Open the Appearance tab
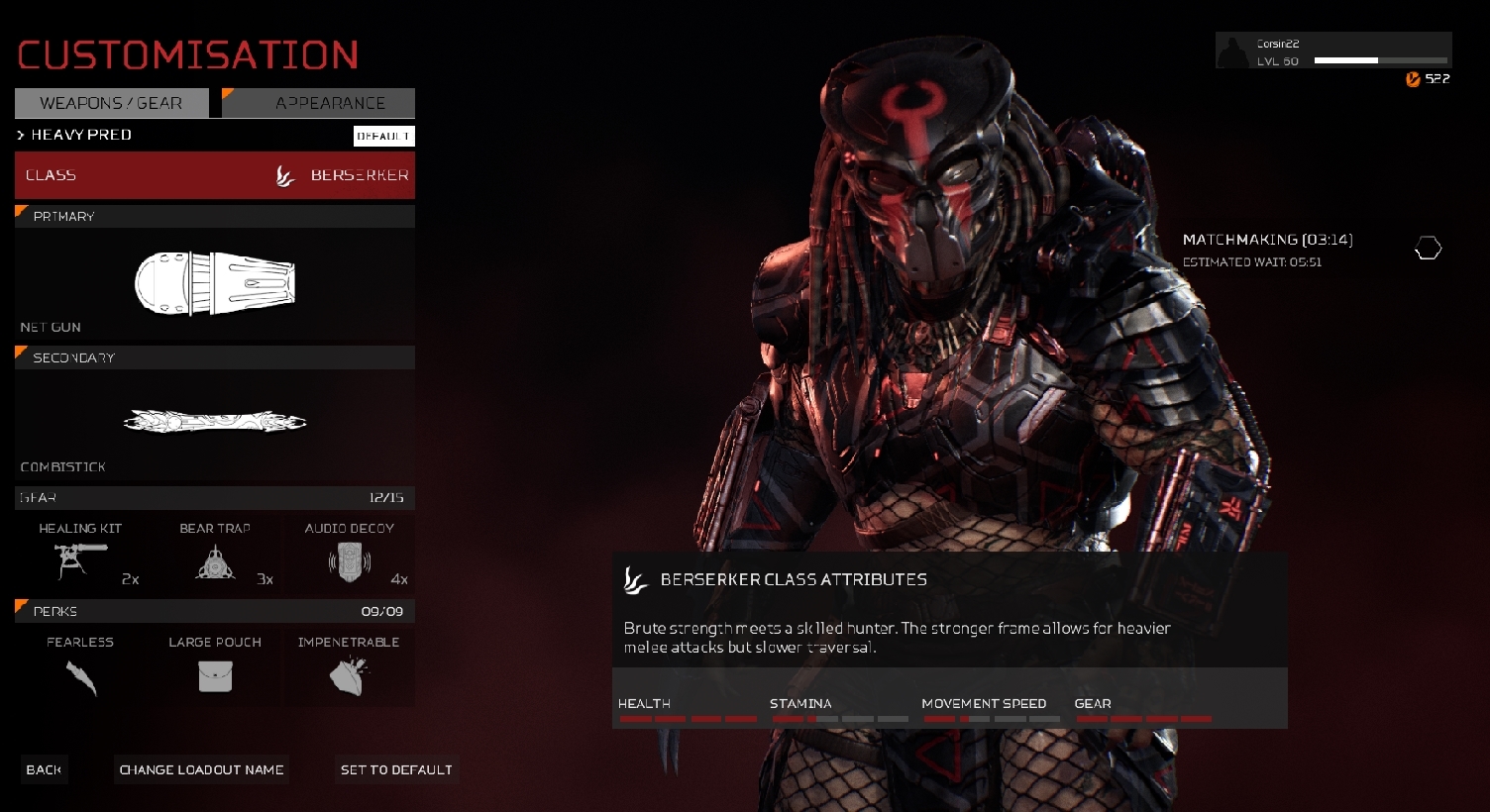1490x812 pixels. point(319,103)
